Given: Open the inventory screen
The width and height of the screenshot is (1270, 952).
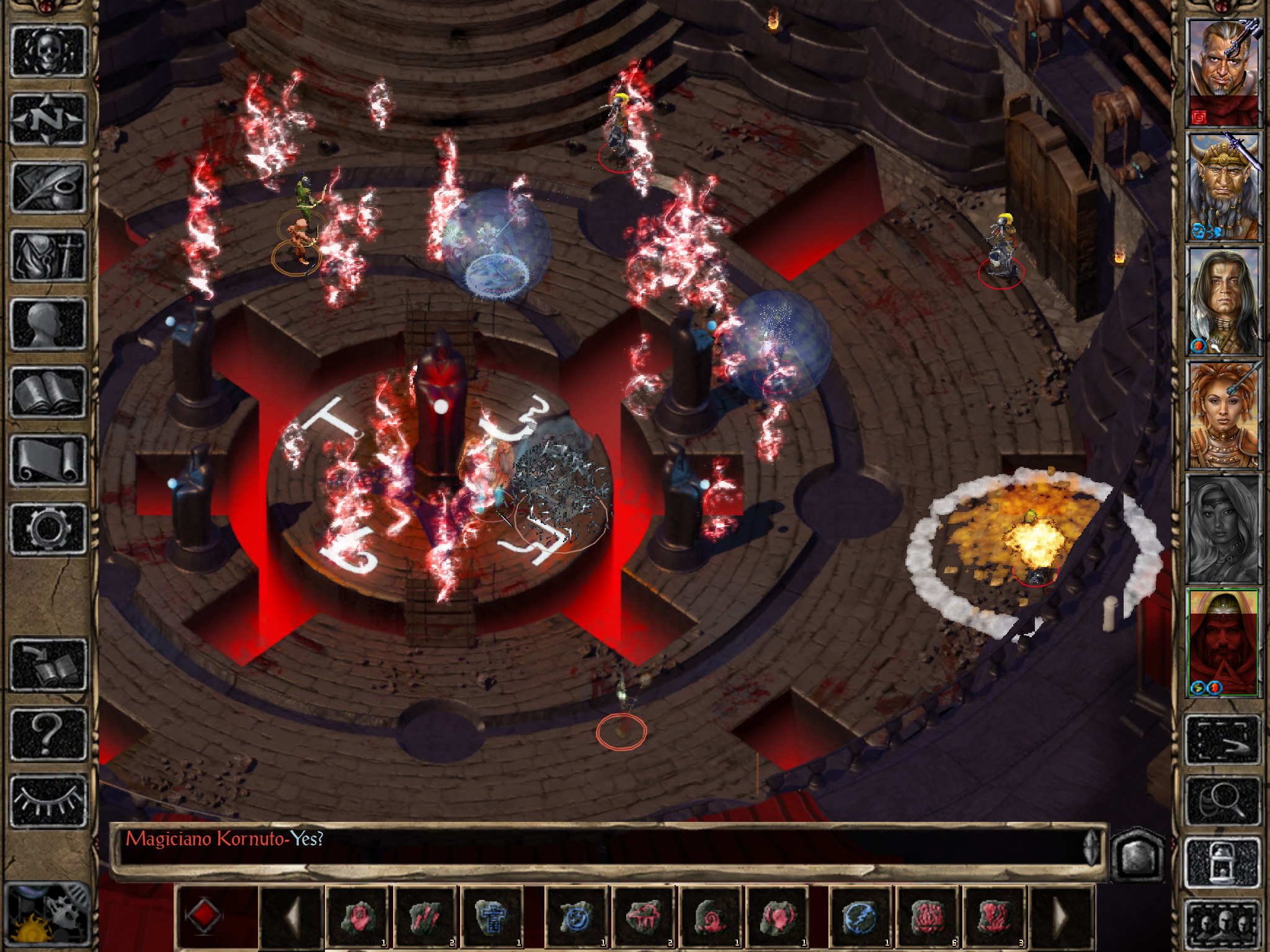Looking at the screenshot, I should click(x=48, y=255).
